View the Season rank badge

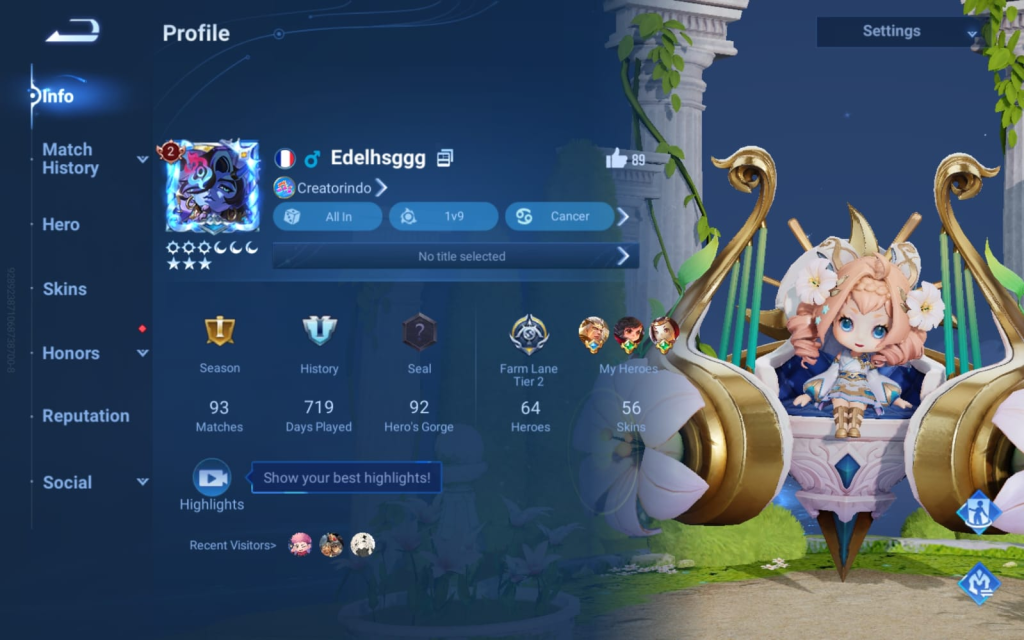(219, 331)
